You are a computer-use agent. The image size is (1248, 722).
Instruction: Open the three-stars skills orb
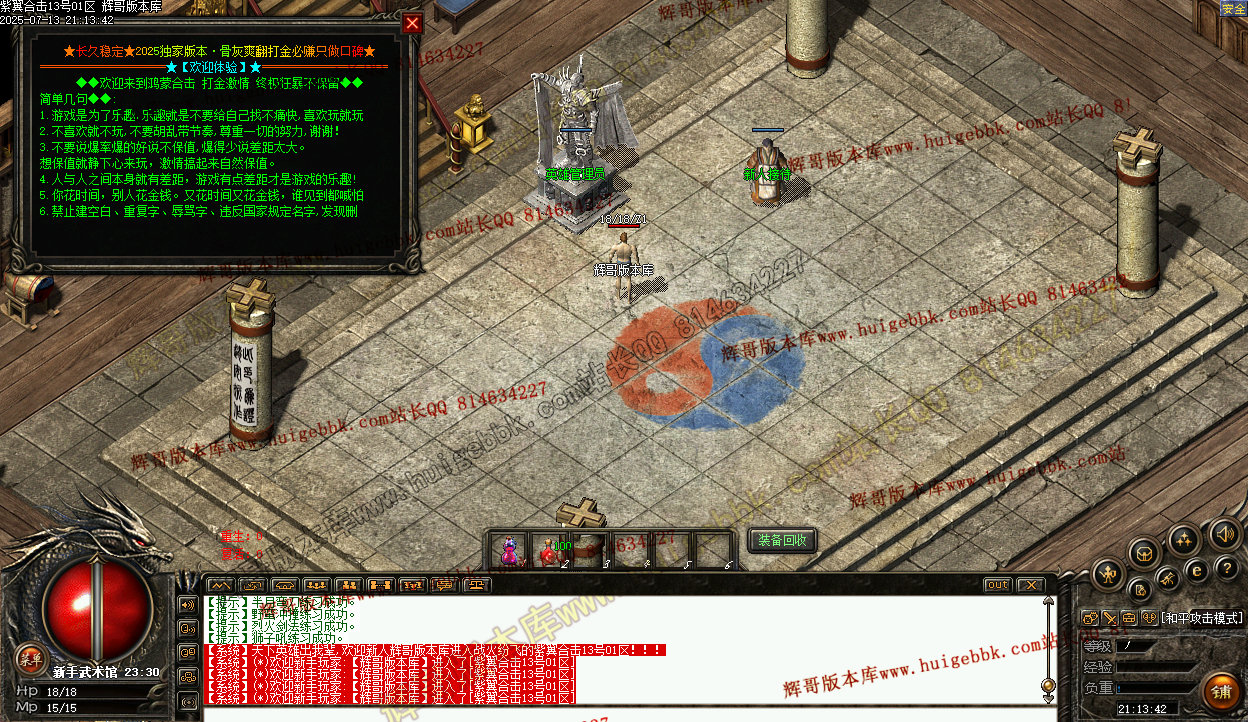pos(1184,541)
